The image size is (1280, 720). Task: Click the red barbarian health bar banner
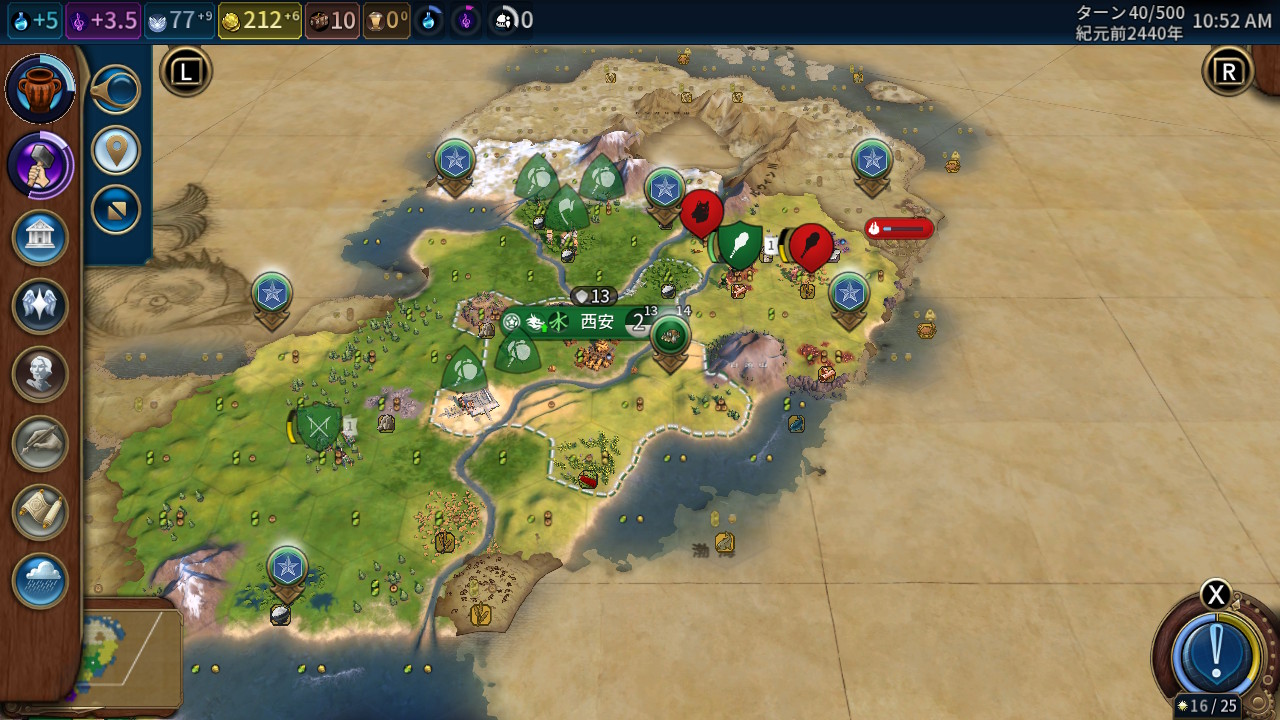(899, 229)
